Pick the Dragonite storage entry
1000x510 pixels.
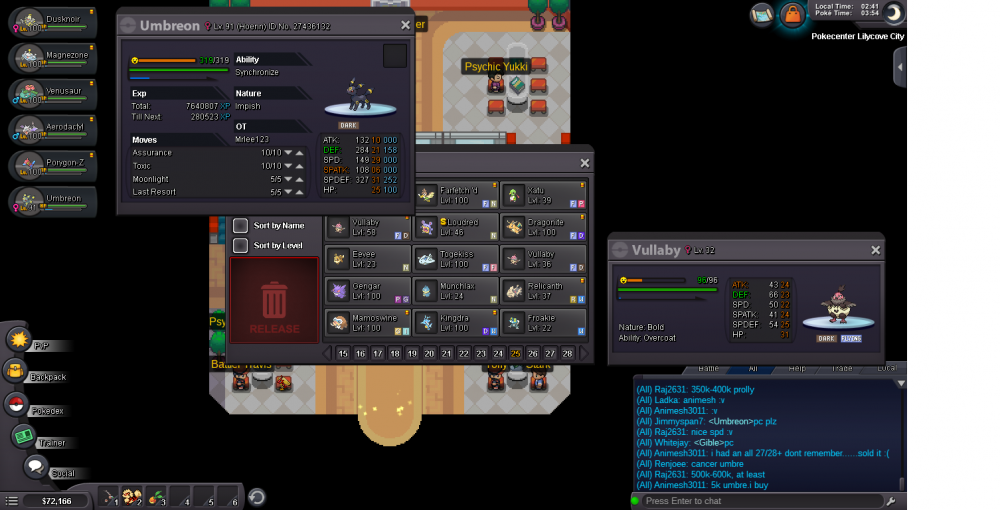pyautogui.click(x=543, y=227)
